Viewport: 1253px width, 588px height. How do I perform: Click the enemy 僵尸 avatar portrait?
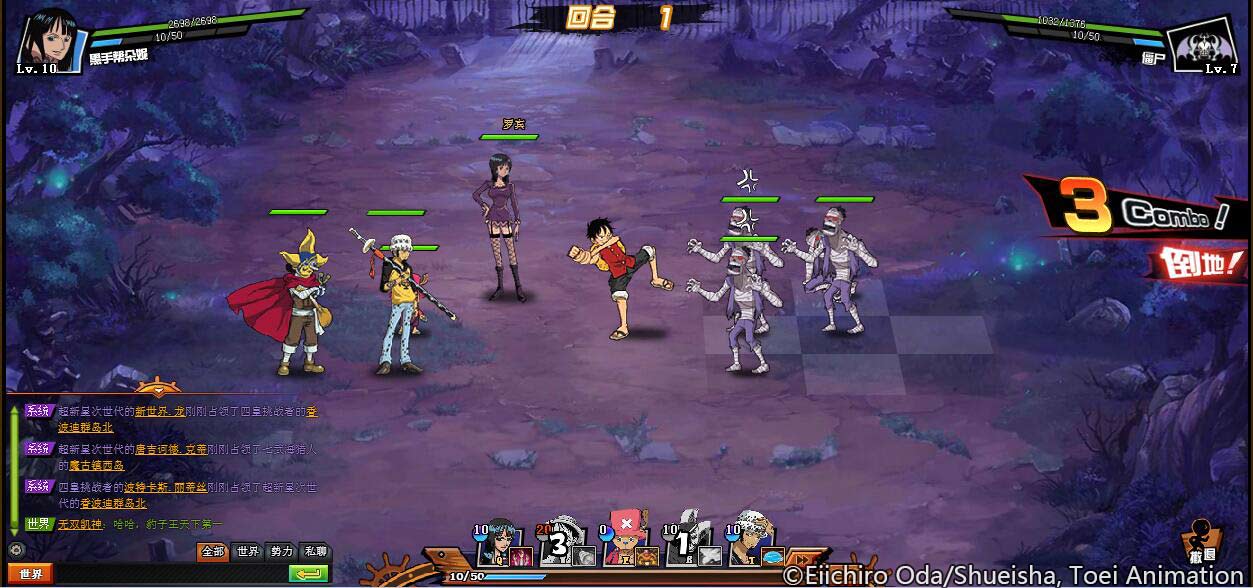click(1203, 42)
